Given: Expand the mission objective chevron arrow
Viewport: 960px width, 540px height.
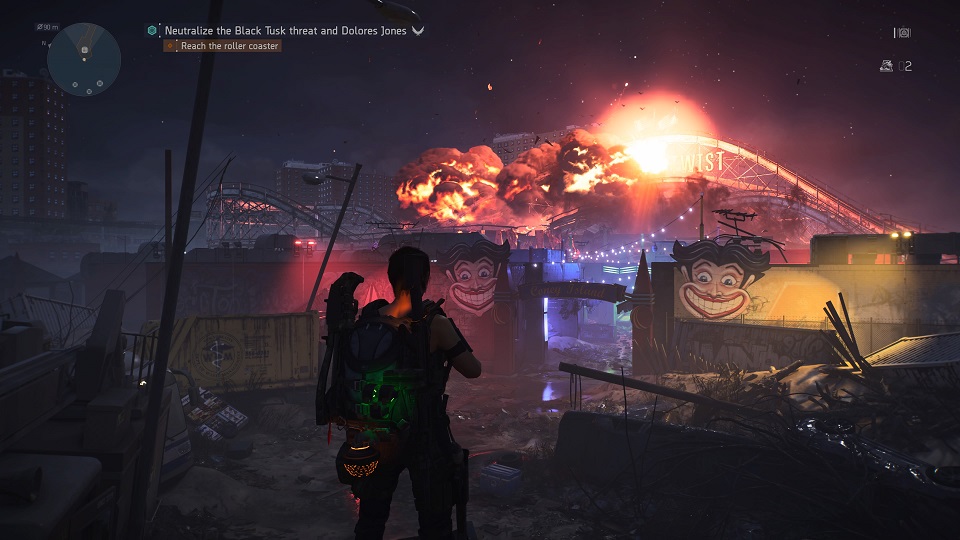Looking at the screenshot, I should pos(418,30).
